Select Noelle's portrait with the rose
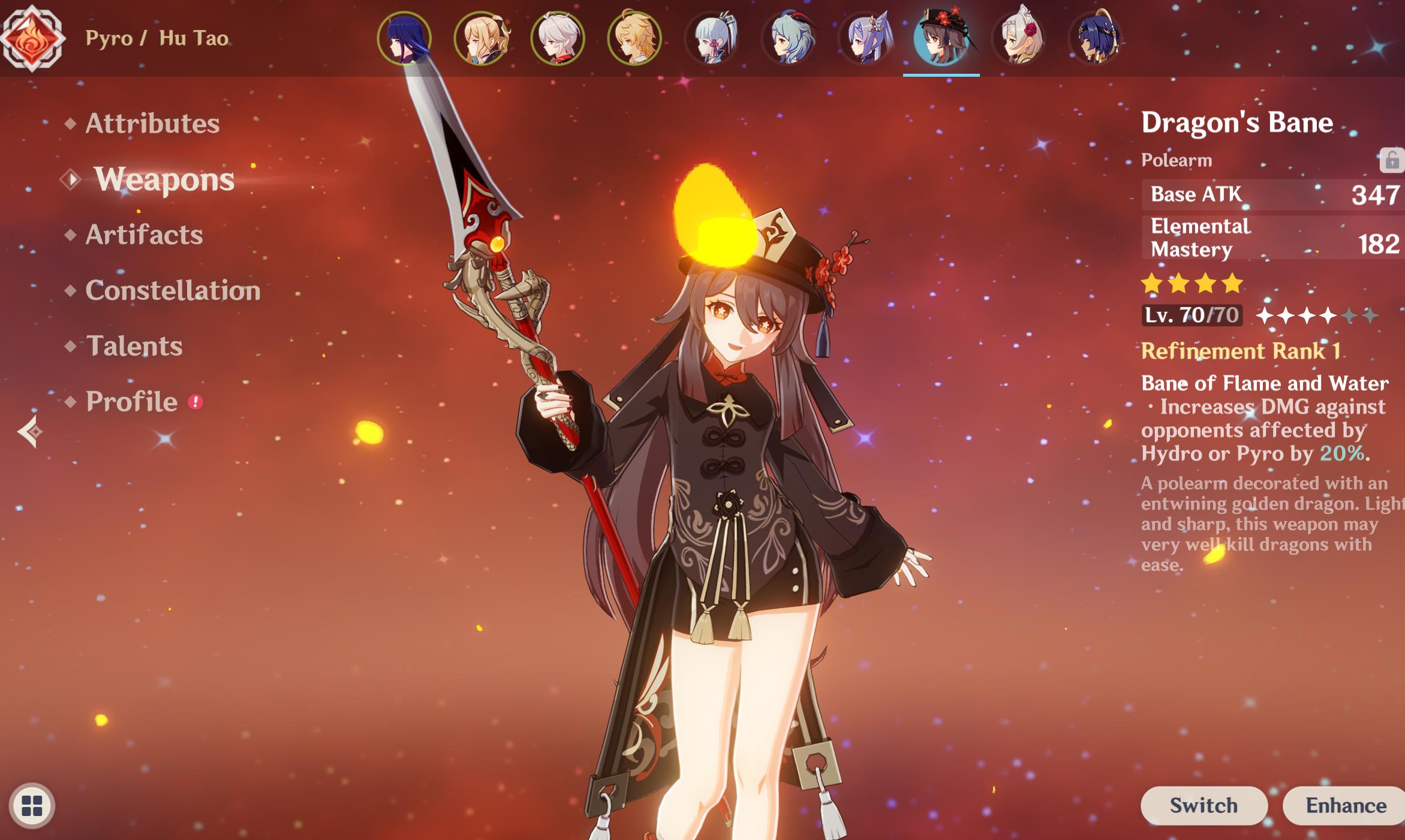Image resolution: width=1405 pixels, height=840 pixels. 1018,38
